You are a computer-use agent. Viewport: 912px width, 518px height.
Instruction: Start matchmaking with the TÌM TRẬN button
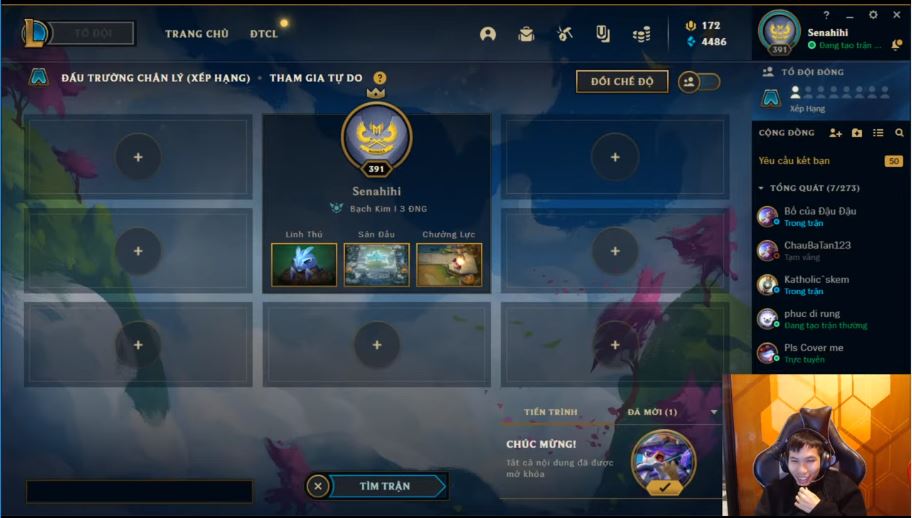click(385, 486)
